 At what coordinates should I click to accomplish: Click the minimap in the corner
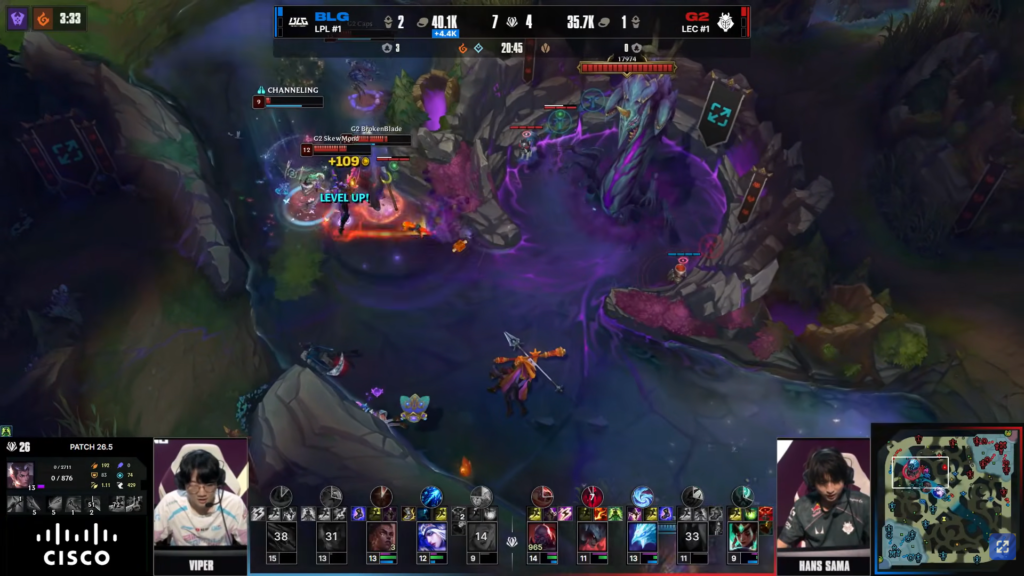(x=945, y=497)
